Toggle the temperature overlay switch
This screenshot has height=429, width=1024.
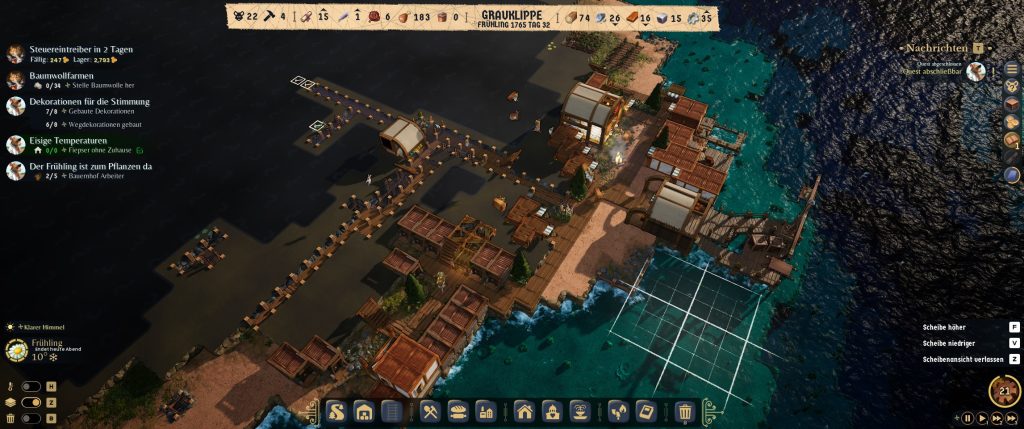(32, 387)
